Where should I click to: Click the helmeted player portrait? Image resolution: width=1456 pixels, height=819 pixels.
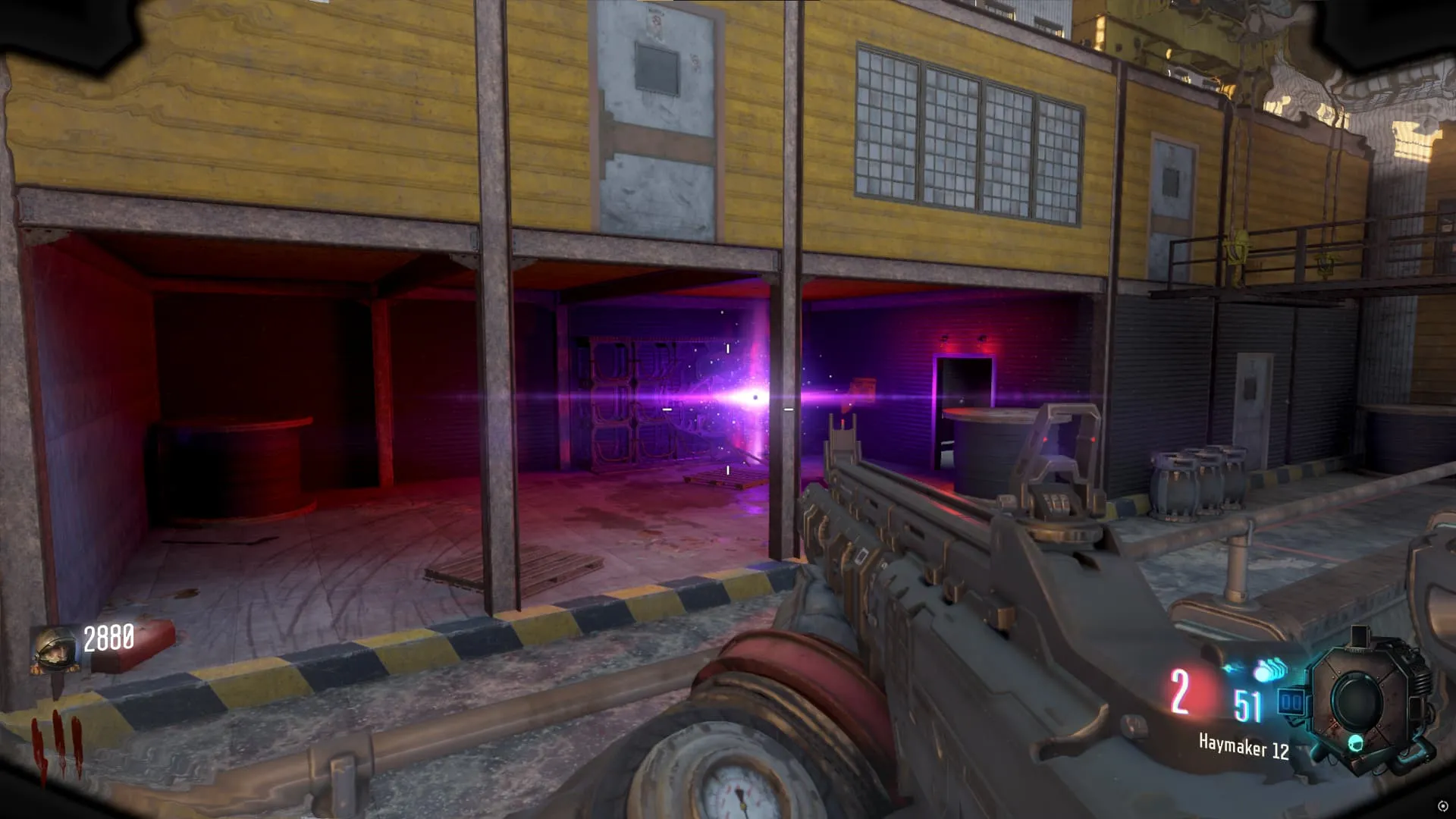[55, 650]
